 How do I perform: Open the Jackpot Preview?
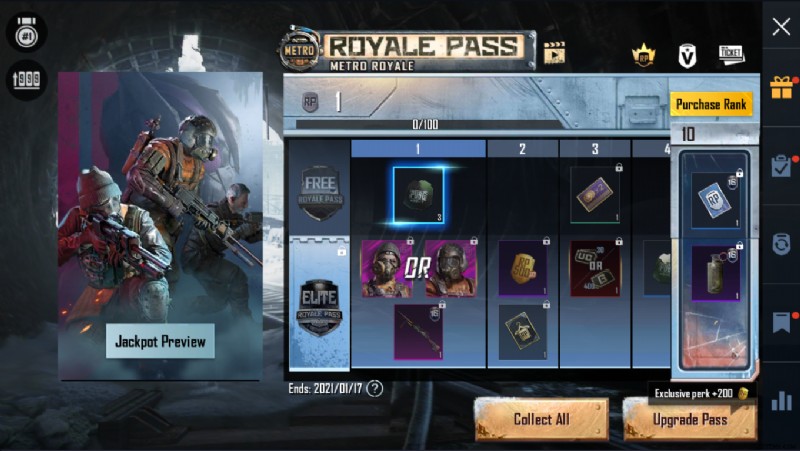[160, 341]
